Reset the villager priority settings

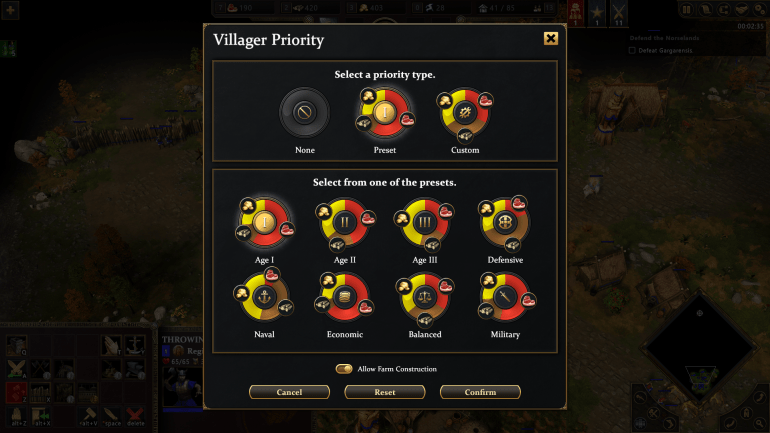pyautogui.click(x=385, y=392)
